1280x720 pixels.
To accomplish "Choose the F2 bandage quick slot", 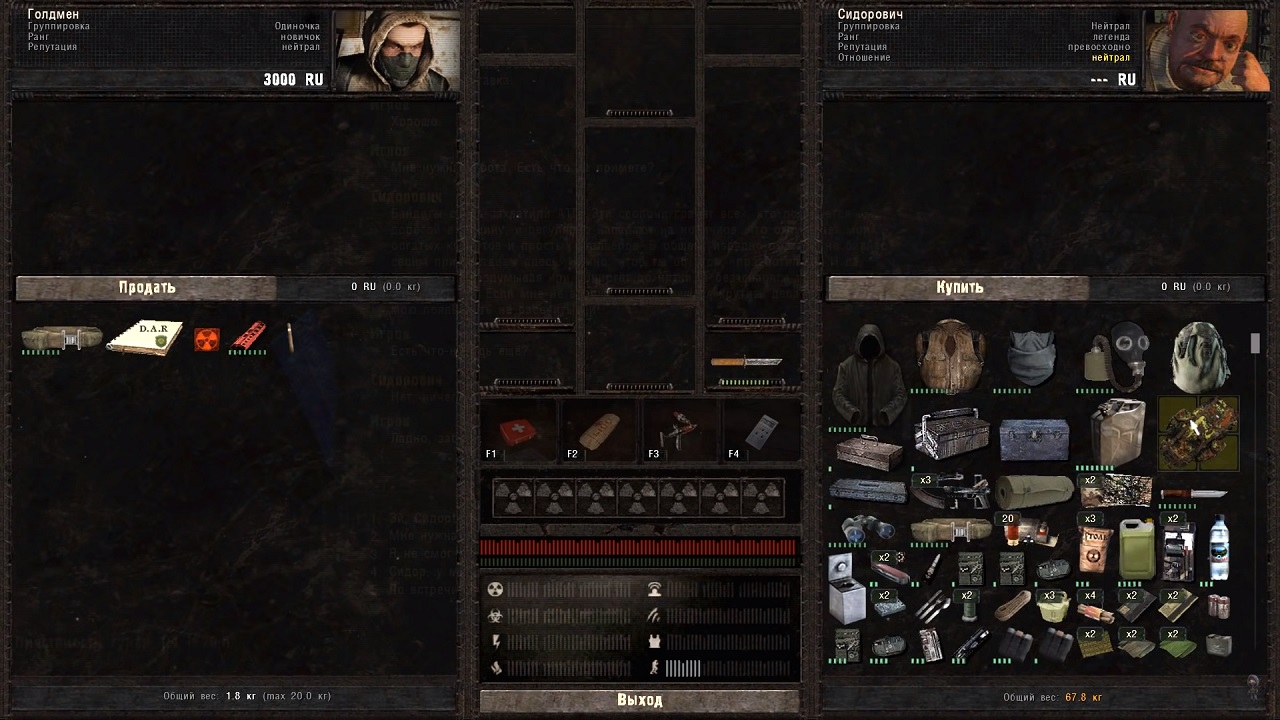I will [599, 432].
